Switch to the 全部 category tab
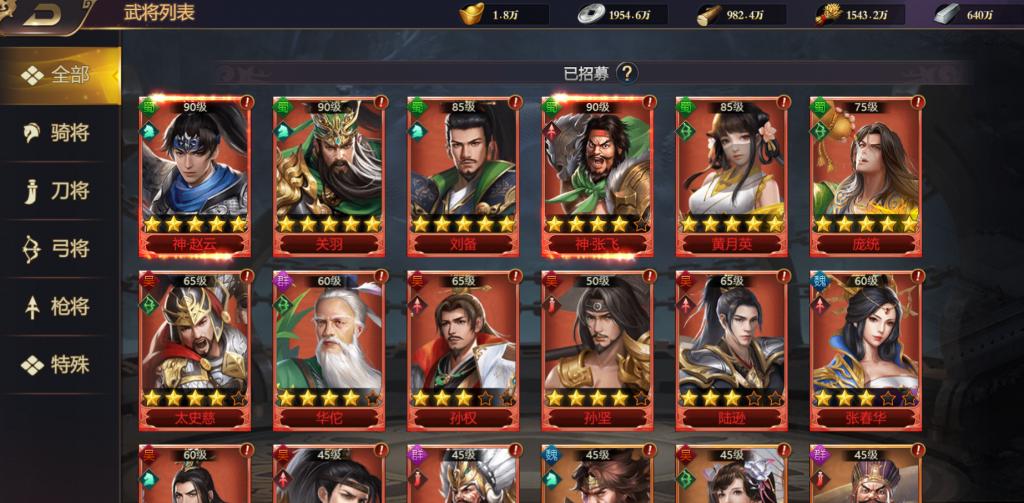Screen dimensions: 1024x503 pyautogui.click(x=60, y=75)
